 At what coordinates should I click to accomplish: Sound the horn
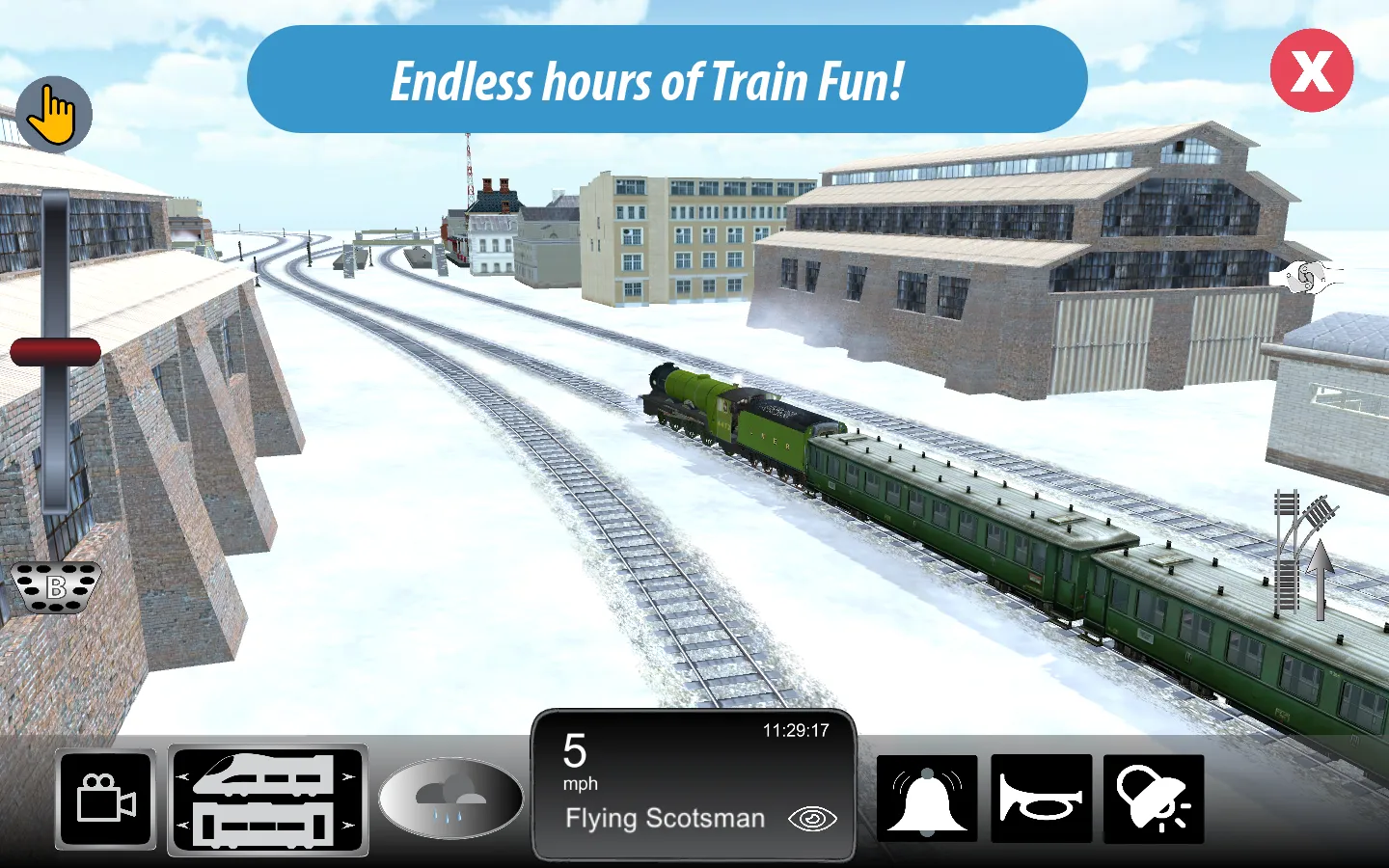click(x=1042, y=800)
